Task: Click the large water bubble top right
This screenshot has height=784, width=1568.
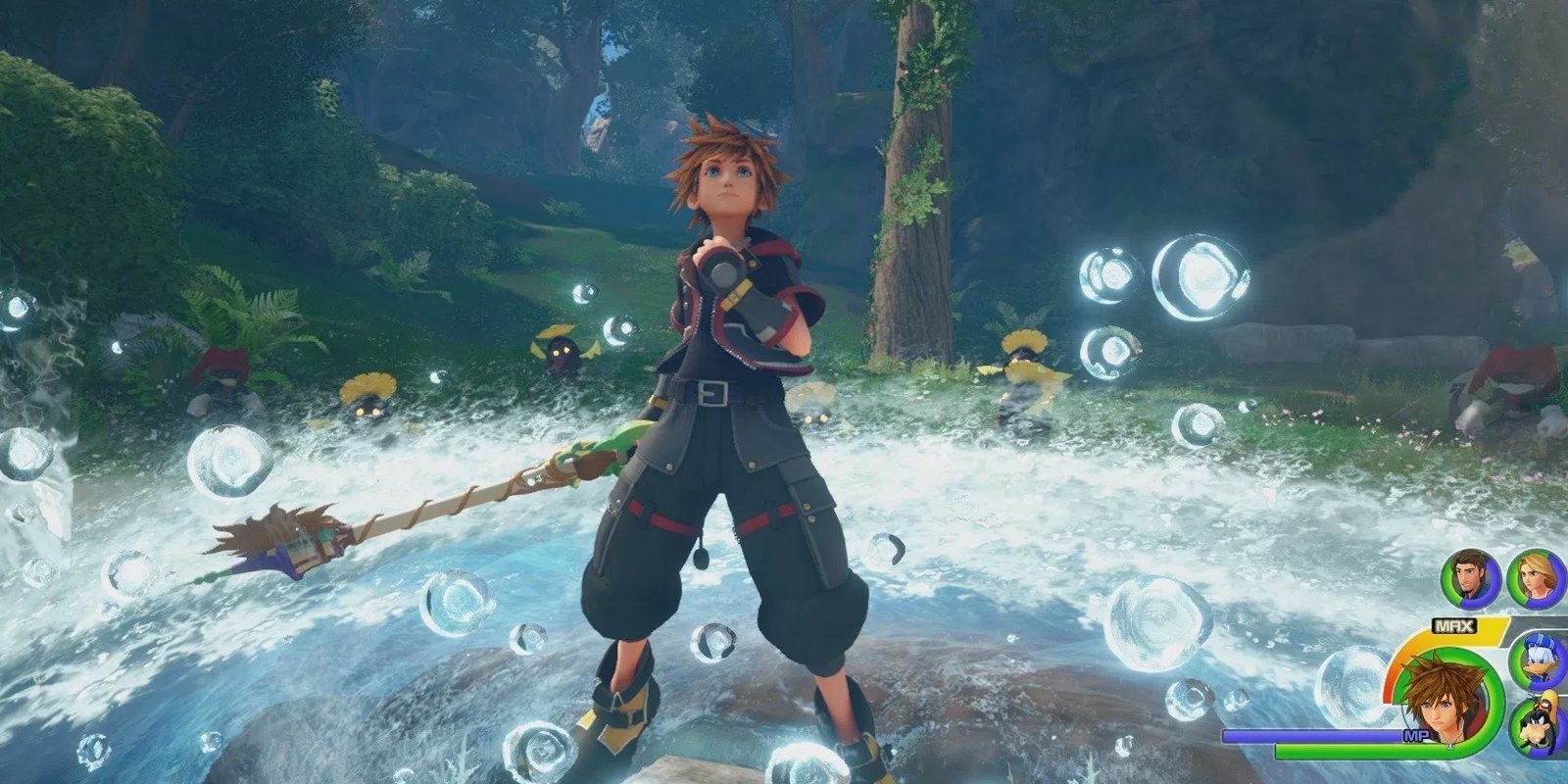Action: coord(1200,274)
